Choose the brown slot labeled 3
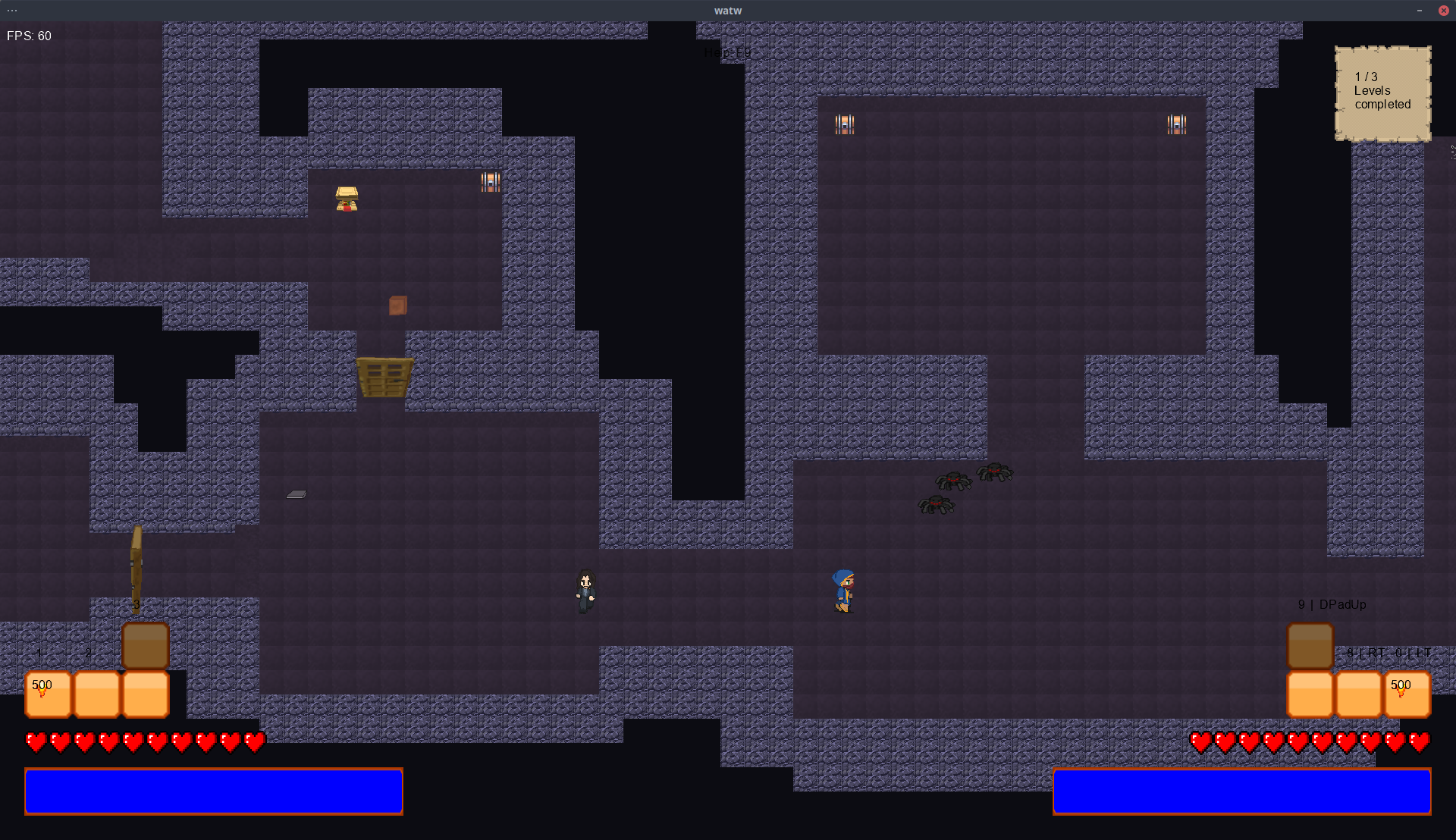This screenshot has height=840, width=1456. tap(145, 645)
